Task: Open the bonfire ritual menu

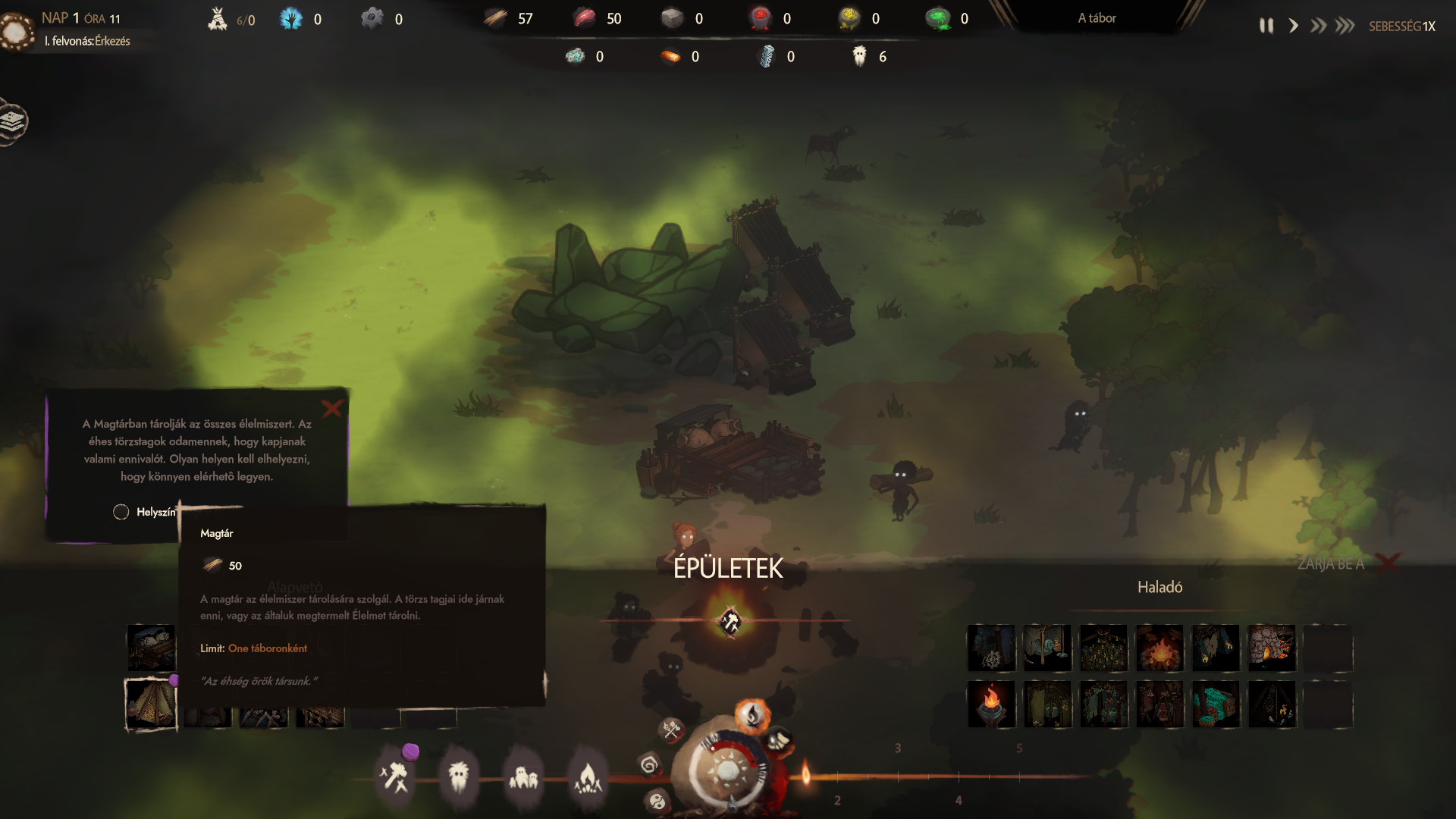Action: click(588, 777)
